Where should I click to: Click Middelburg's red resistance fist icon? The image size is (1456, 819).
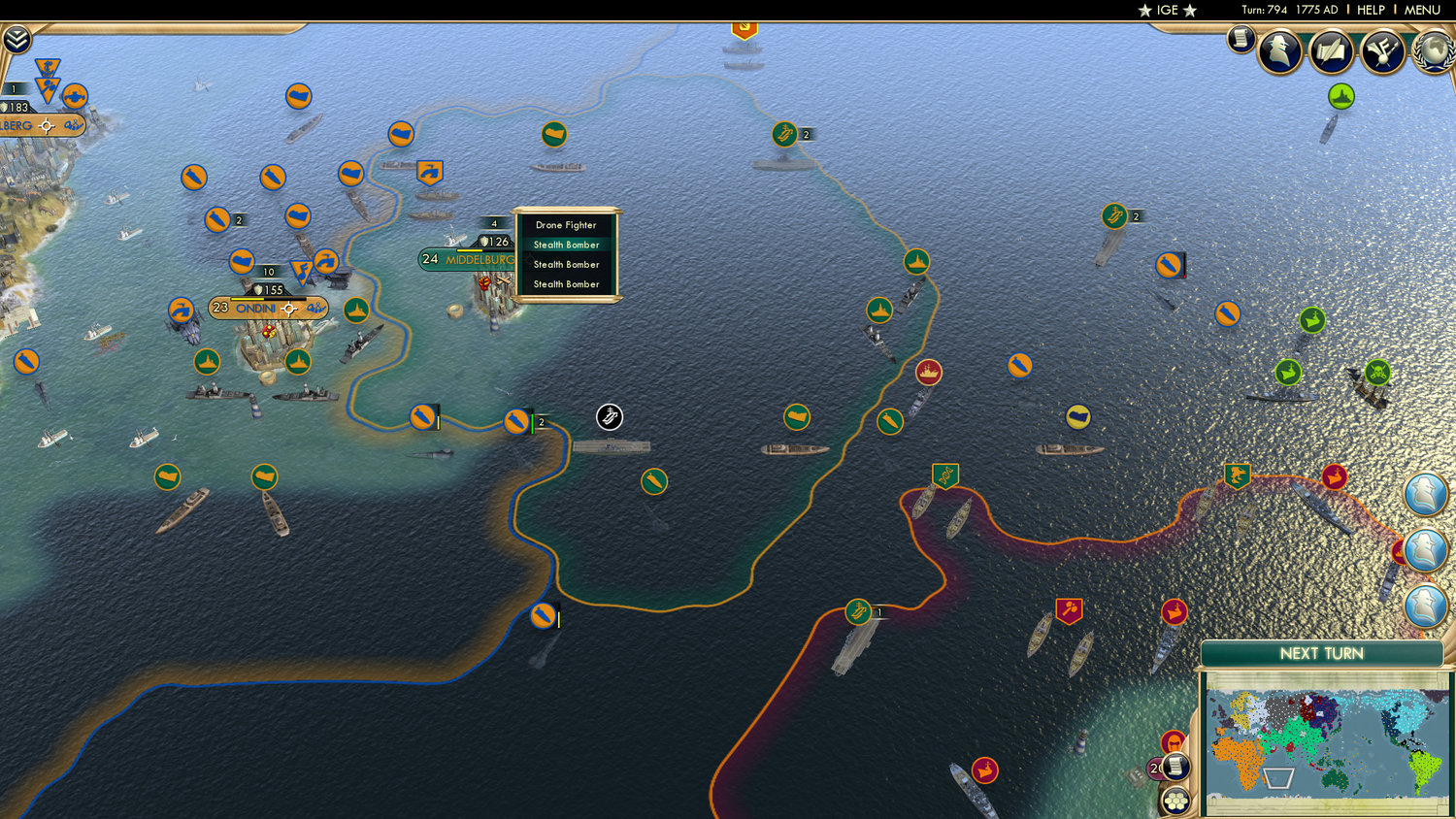coord(485,282)
